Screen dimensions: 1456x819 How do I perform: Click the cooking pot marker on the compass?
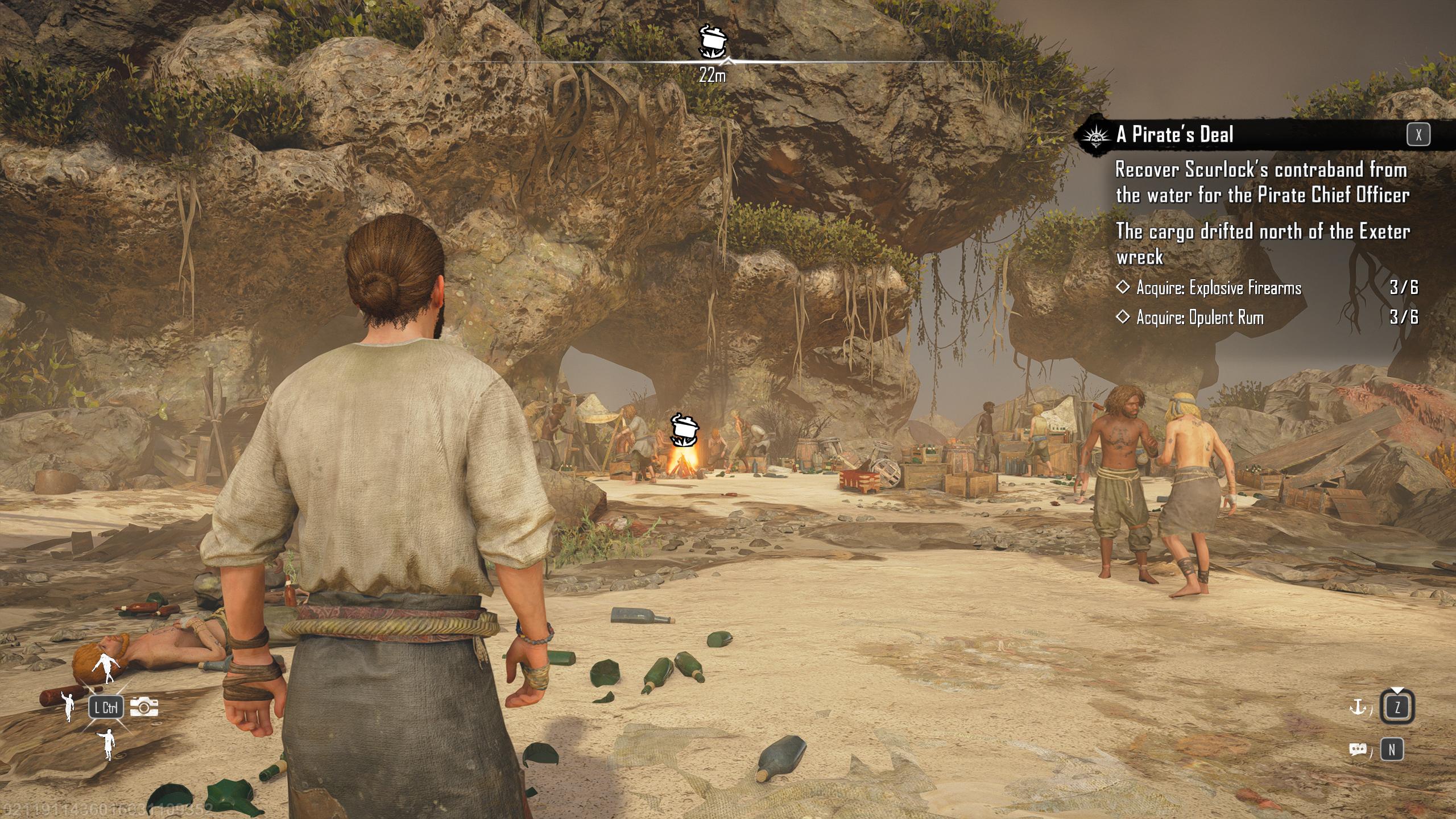pyautogui.click(x=713, y=41)
